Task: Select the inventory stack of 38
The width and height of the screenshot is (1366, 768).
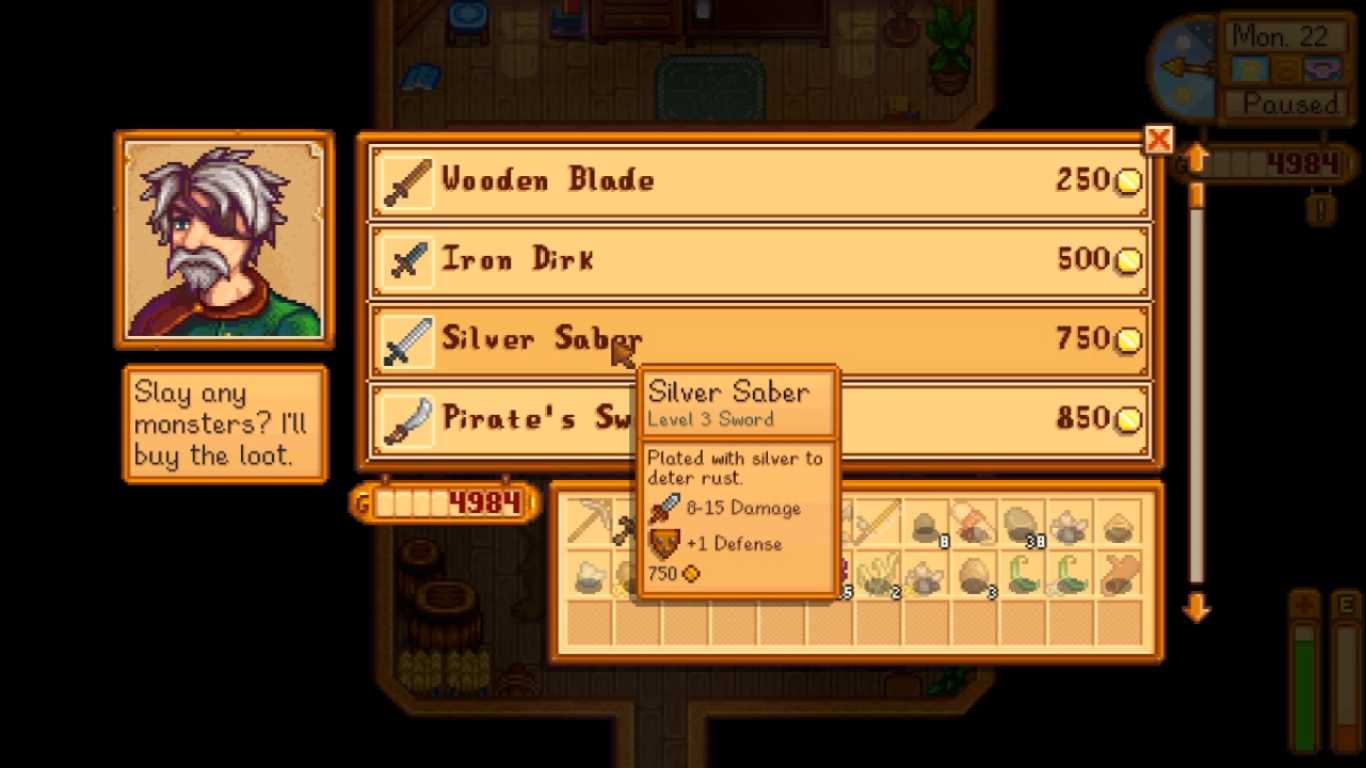Action: 1022,524
